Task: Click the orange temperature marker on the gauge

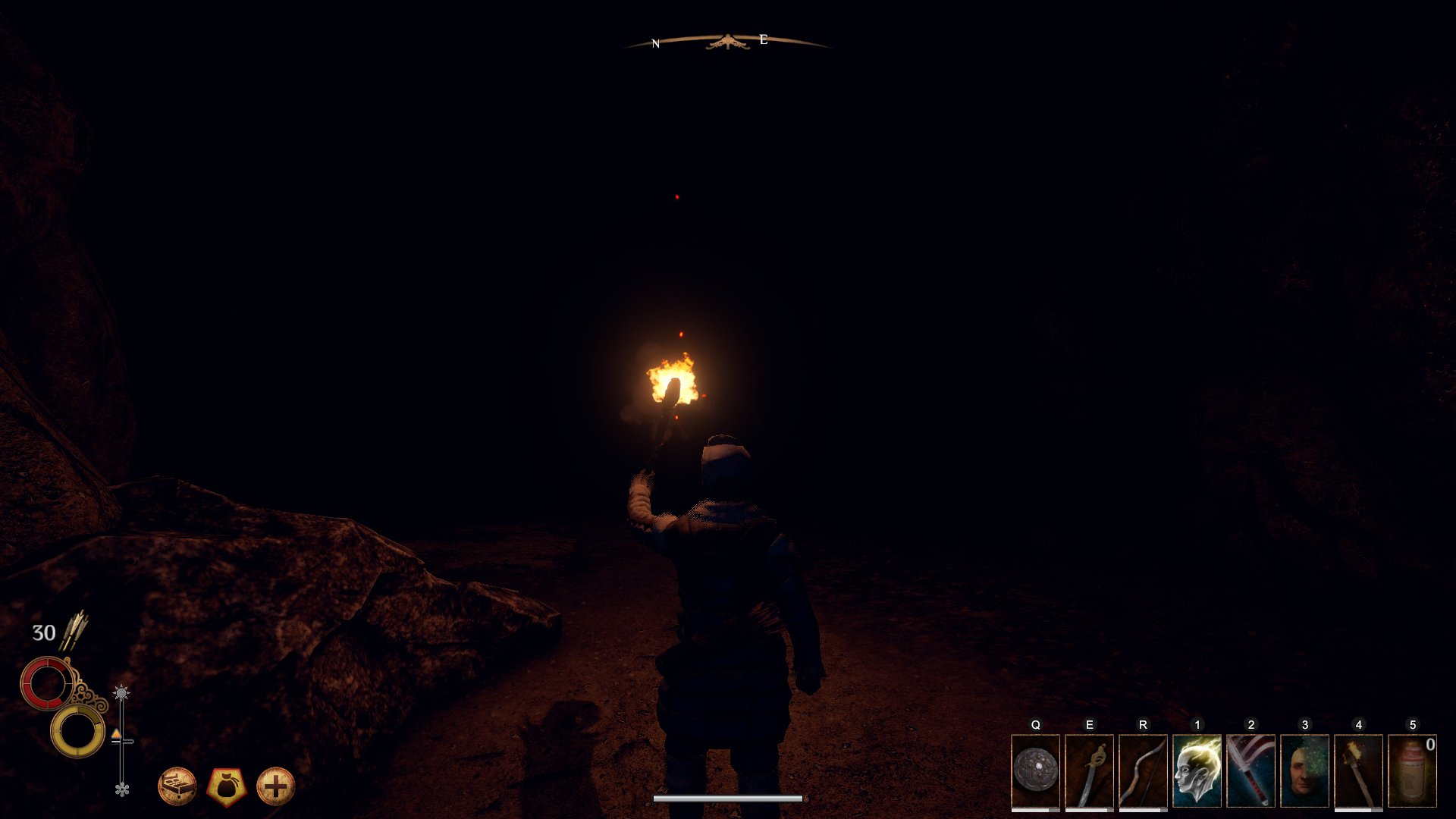Action: click(116, 734)
